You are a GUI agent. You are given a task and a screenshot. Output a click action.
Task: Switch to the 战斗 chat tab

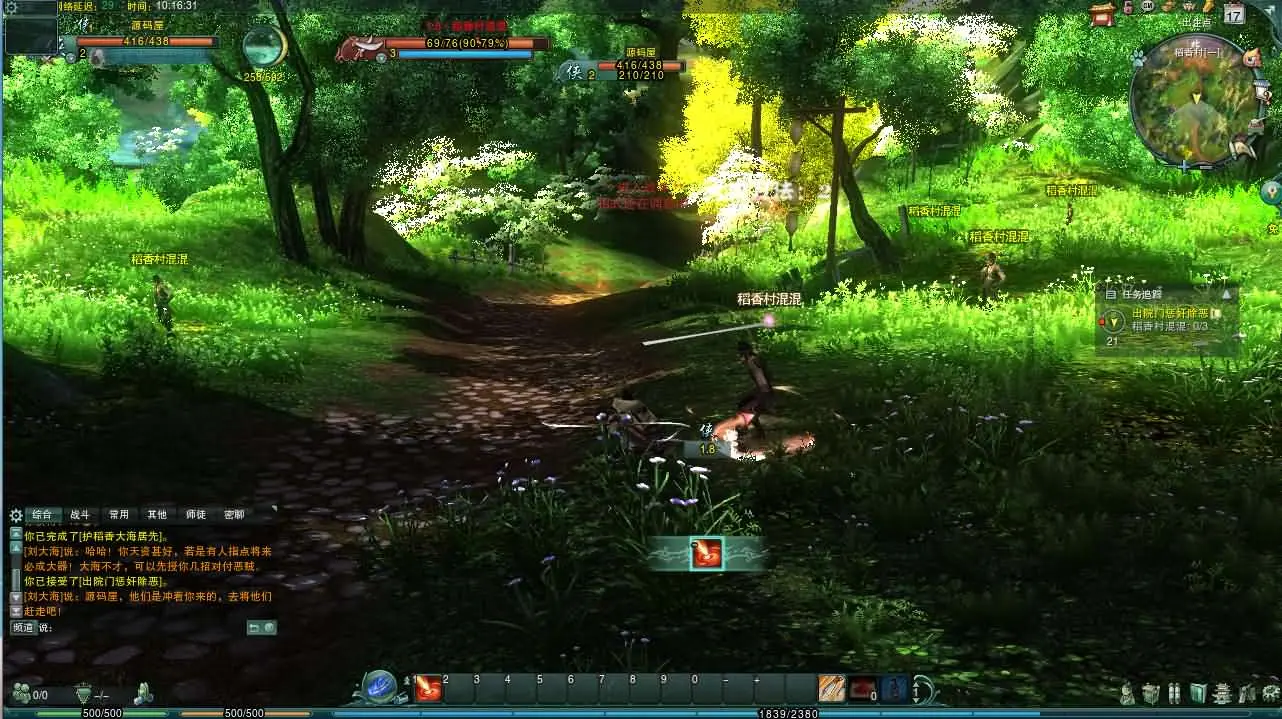pos(79,515)
